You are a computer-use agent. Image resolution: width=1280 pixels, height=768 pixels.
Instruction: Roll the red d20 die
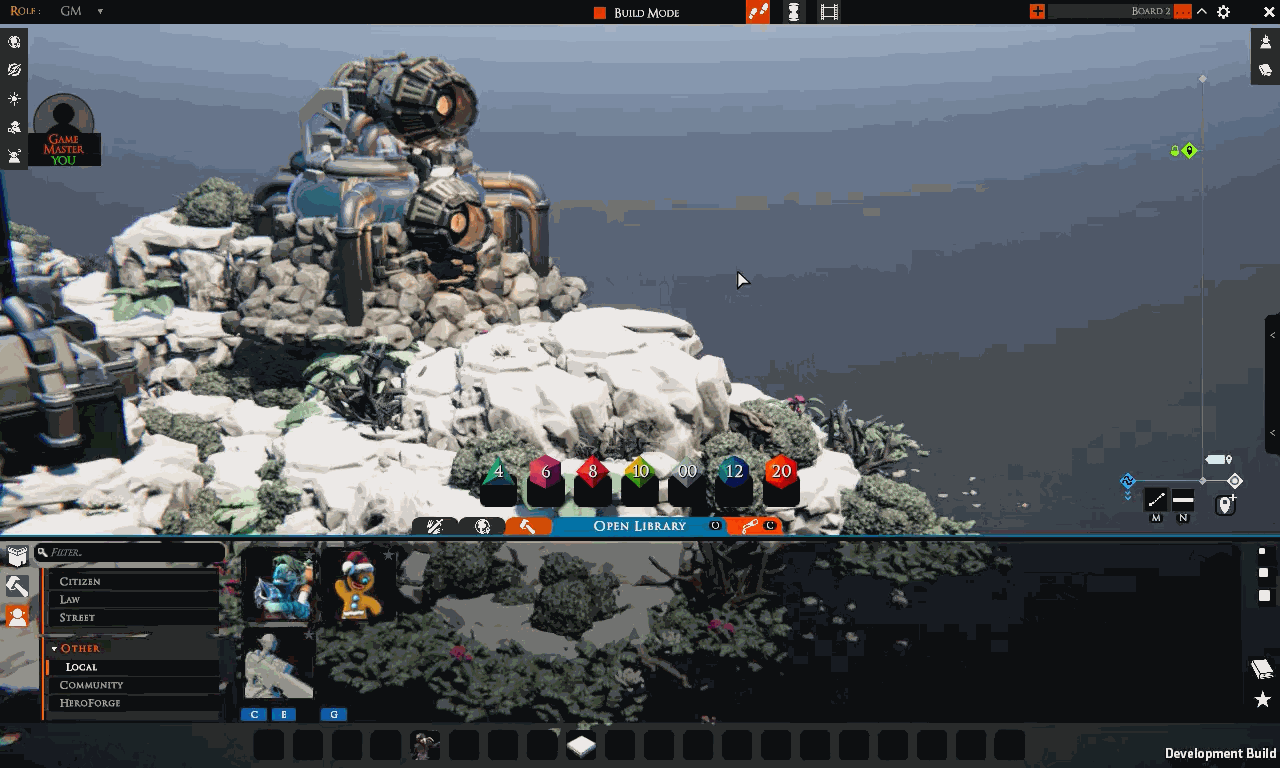click(x=781, y=472)
